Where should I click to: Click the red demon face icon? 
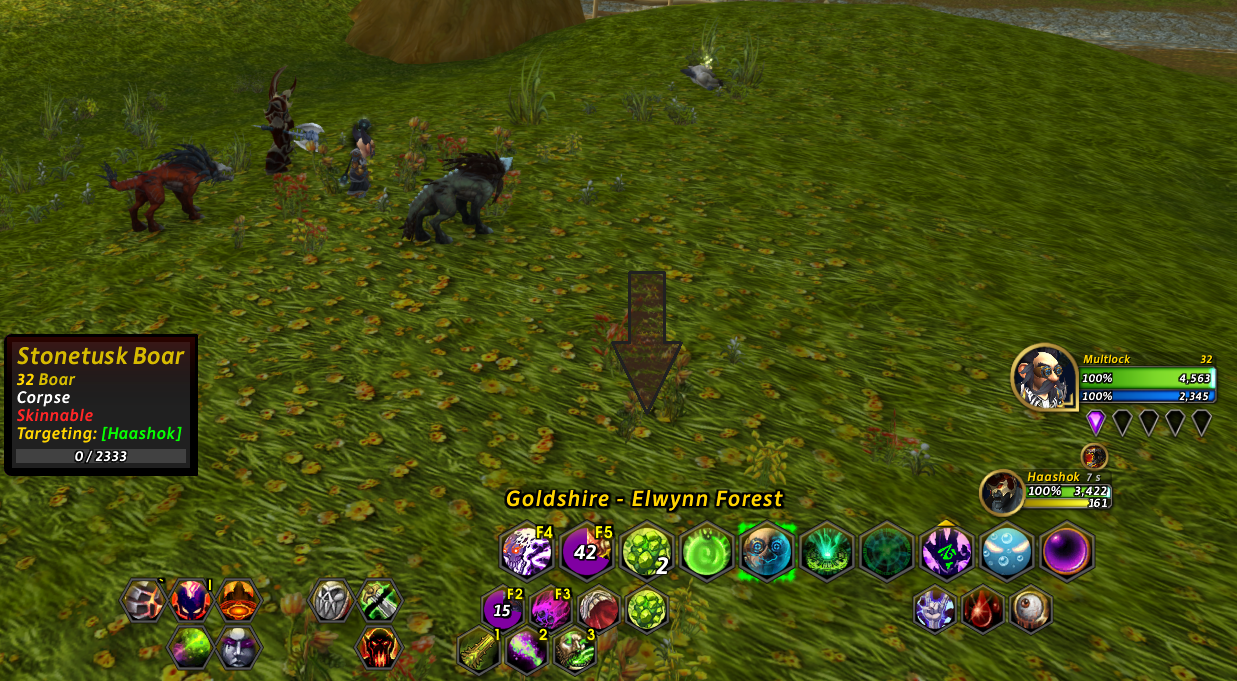pyautogui.click(x=379, y=647)
